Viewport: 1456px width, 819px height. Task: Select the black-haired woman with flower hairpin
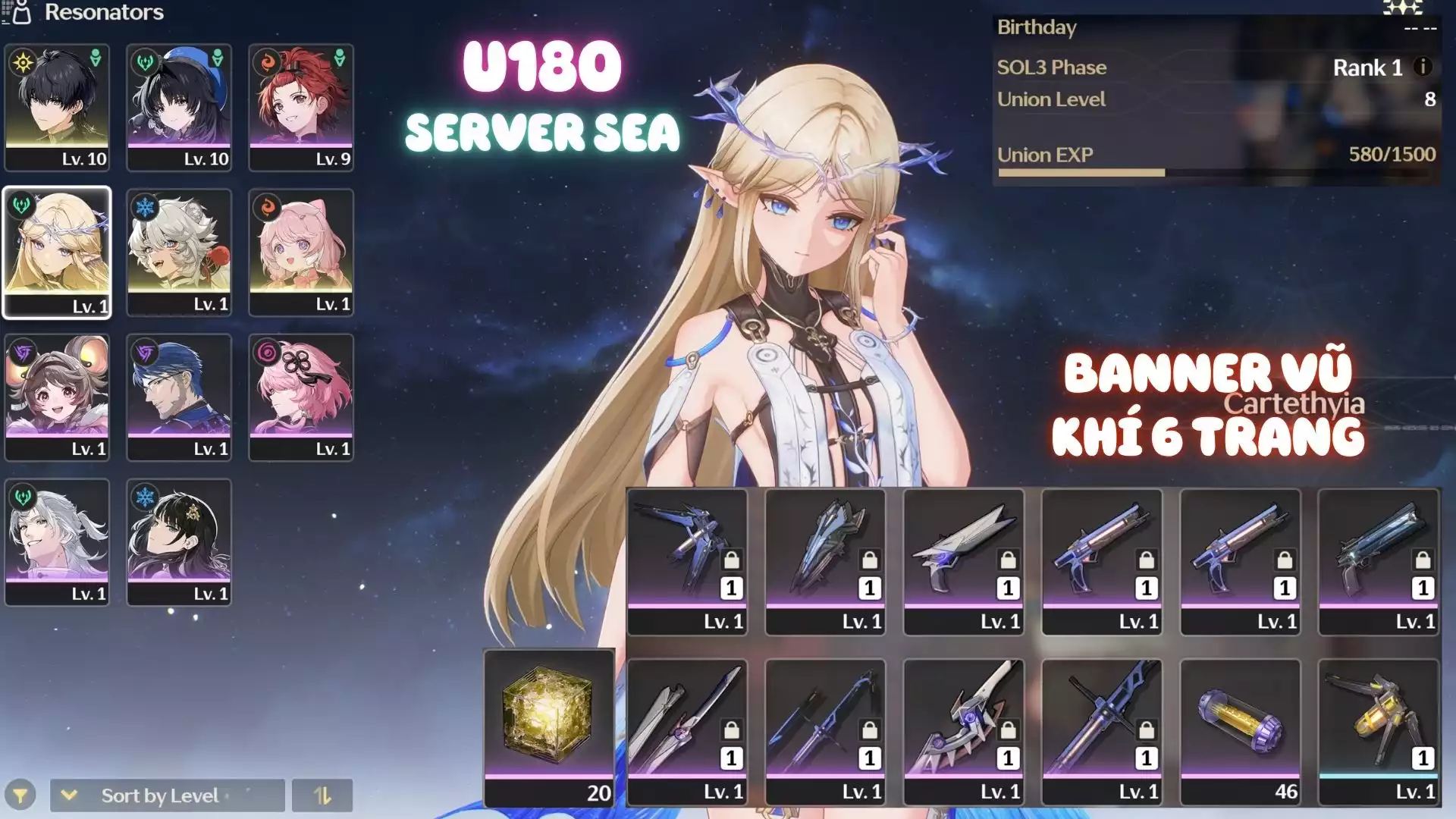coord(179,541)
